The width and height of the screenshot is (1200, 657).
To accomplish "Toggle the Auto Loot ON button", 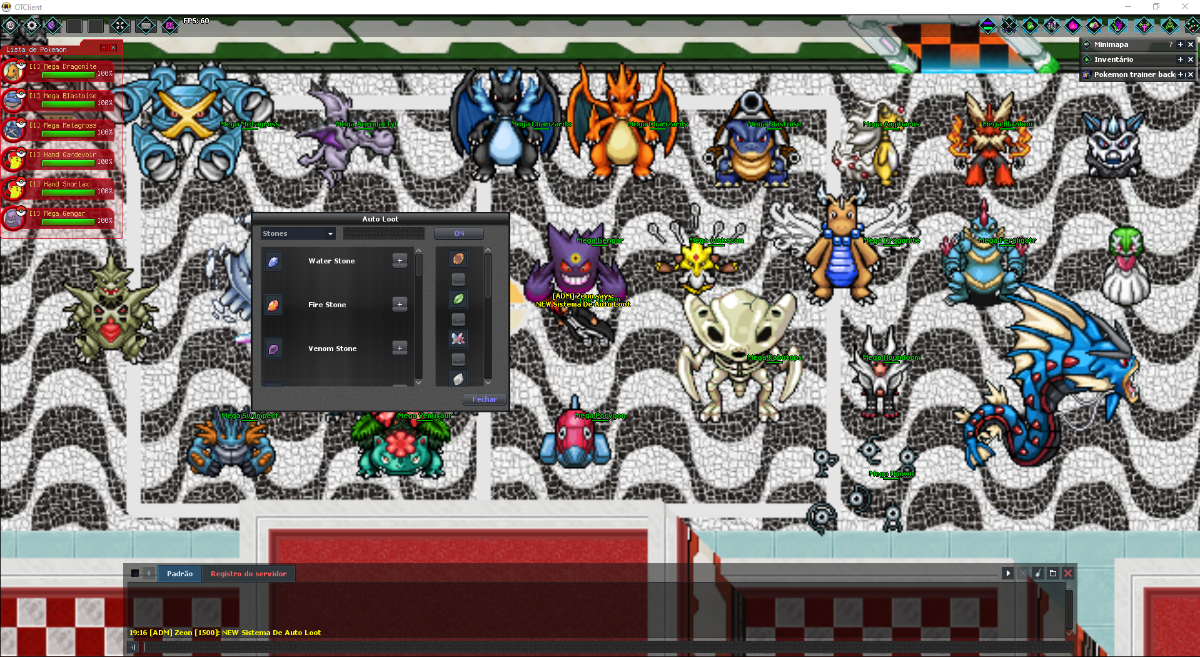I will tap(459, 234).
